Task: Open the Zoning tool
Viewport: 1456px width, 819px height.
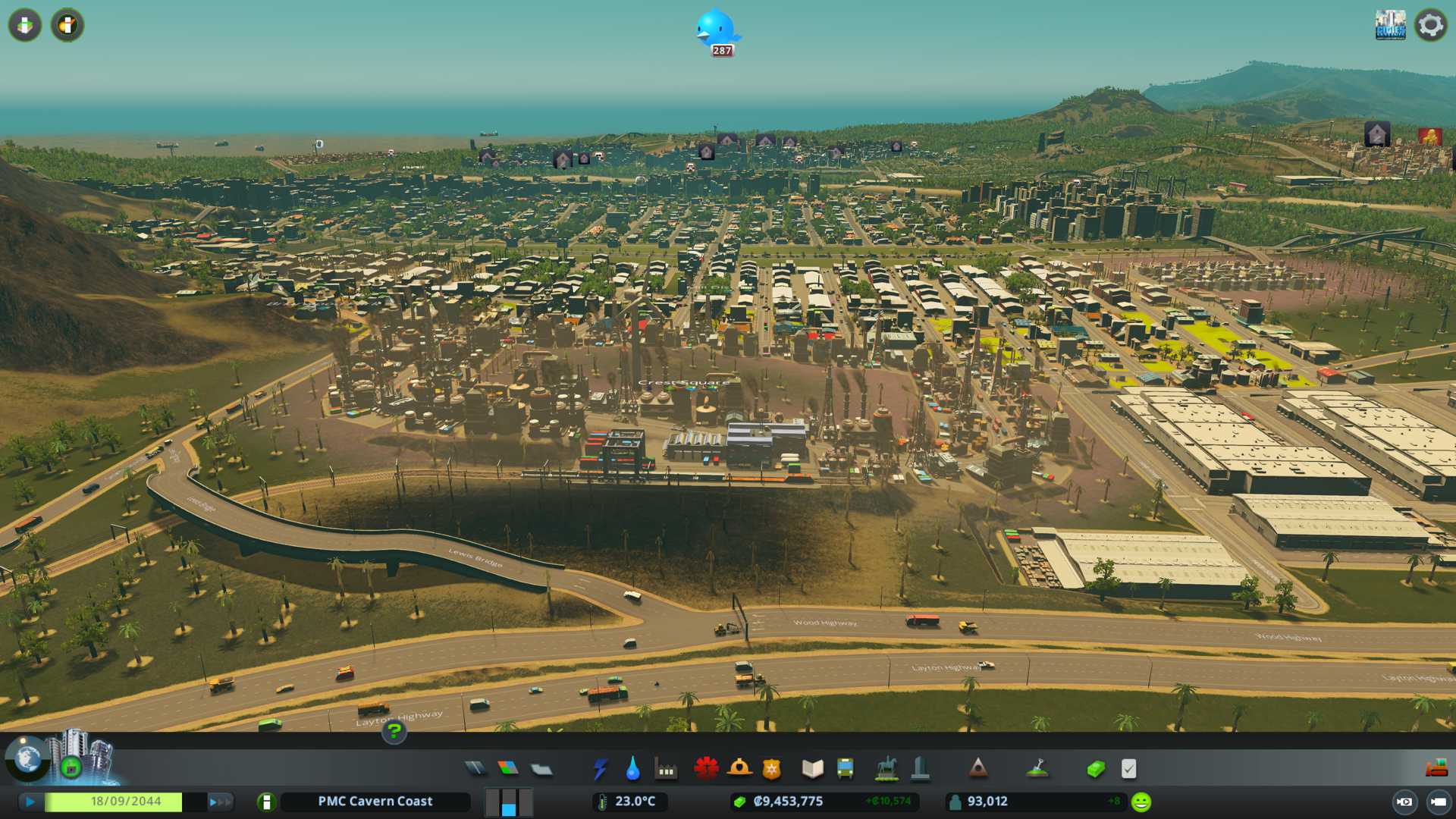Action: 508,769
